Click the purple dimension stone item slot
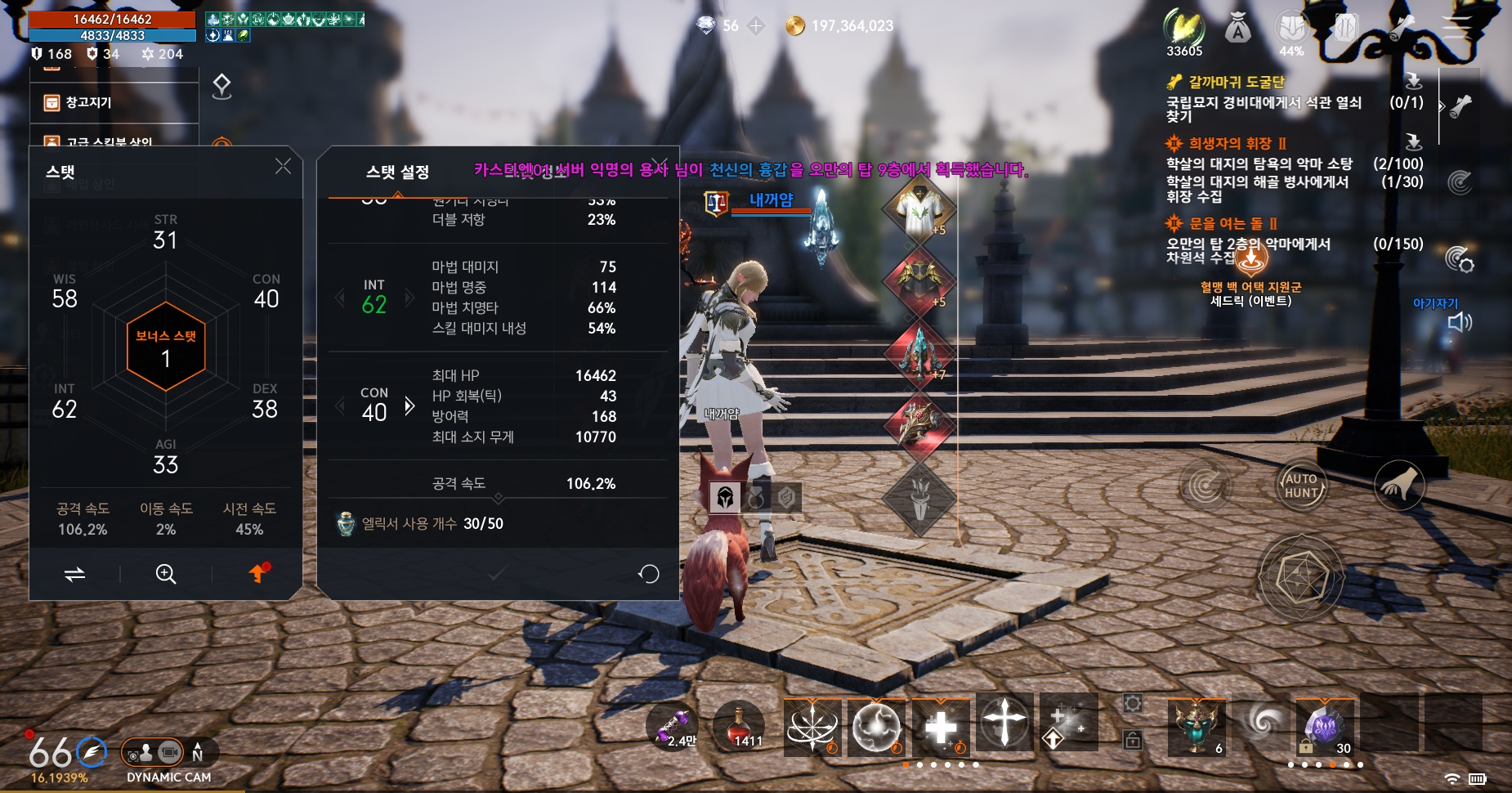Screen dimensions: 1512x793 click(x=1326, y=728)
